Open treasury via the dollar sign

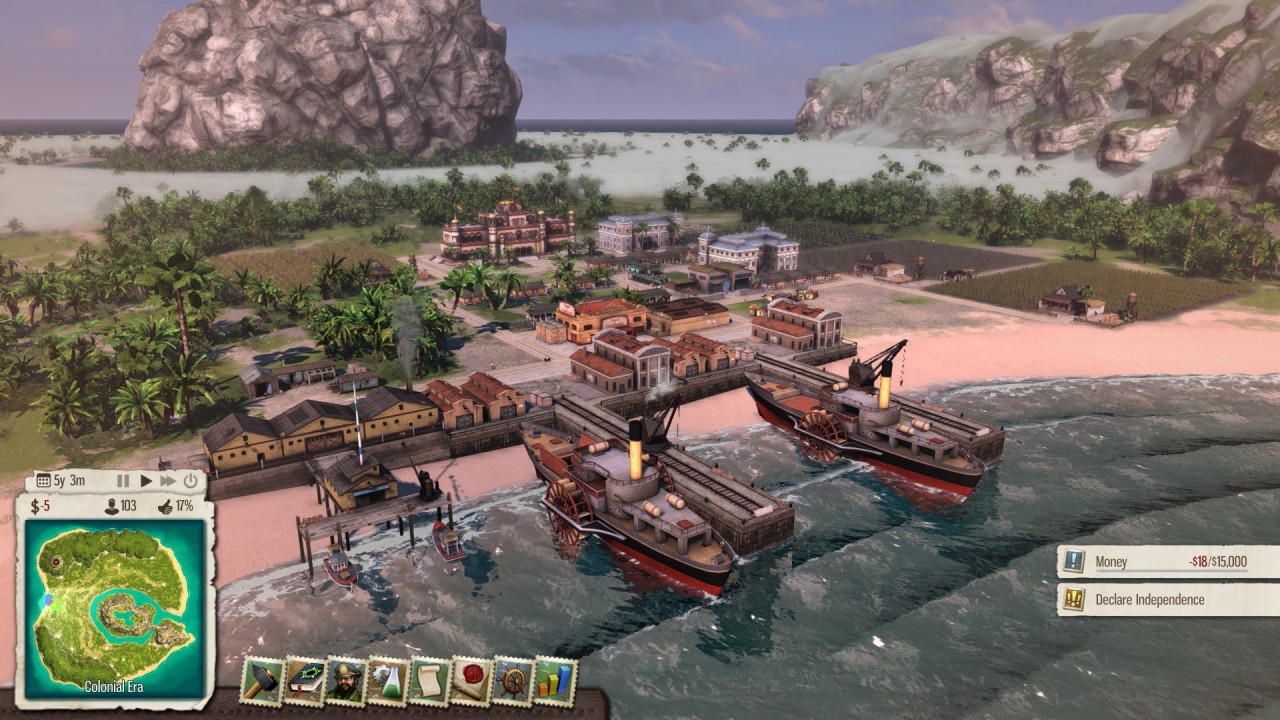(35, 507)
